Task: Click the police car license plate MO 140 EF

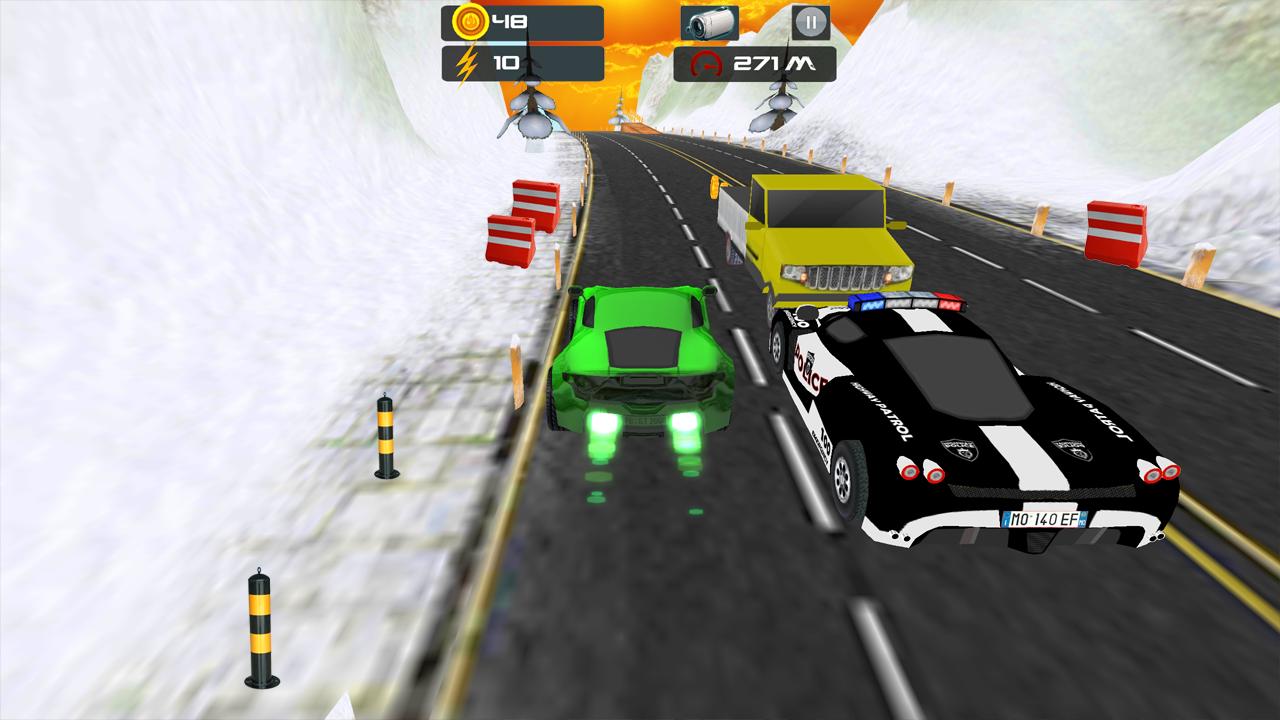Action: [1045, 518]
